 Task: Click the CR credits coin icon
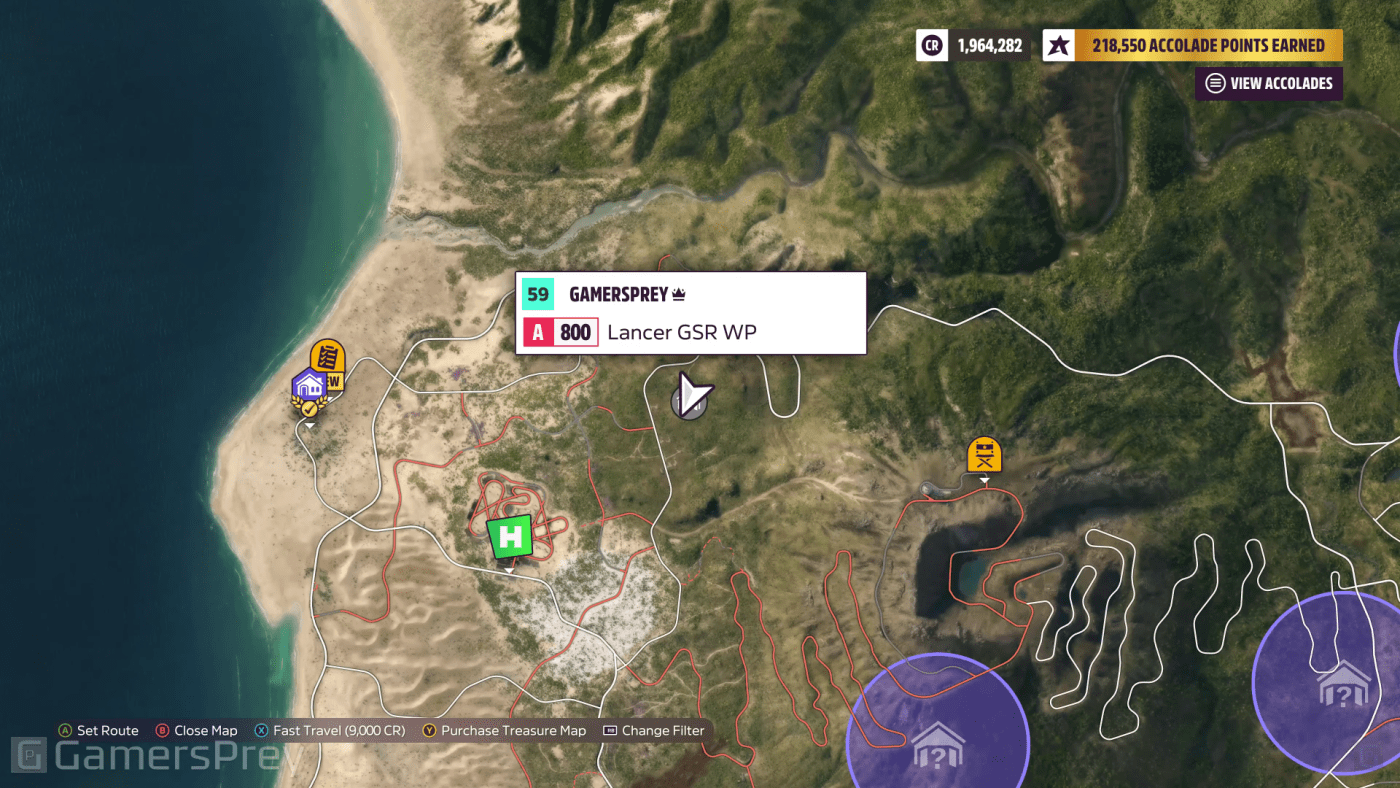931,44
